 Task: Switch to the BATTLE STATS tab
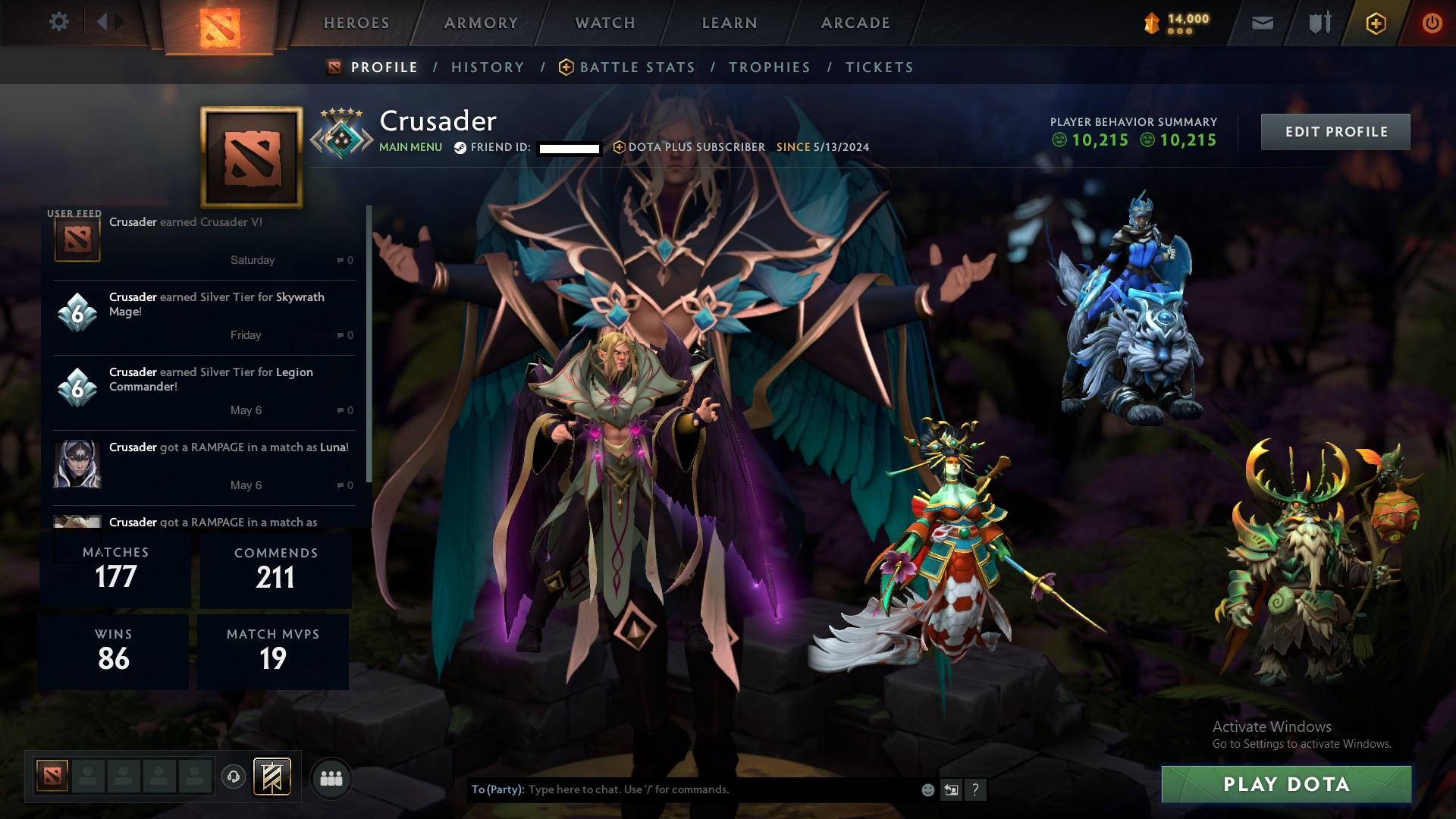click(x=637, y=67)
